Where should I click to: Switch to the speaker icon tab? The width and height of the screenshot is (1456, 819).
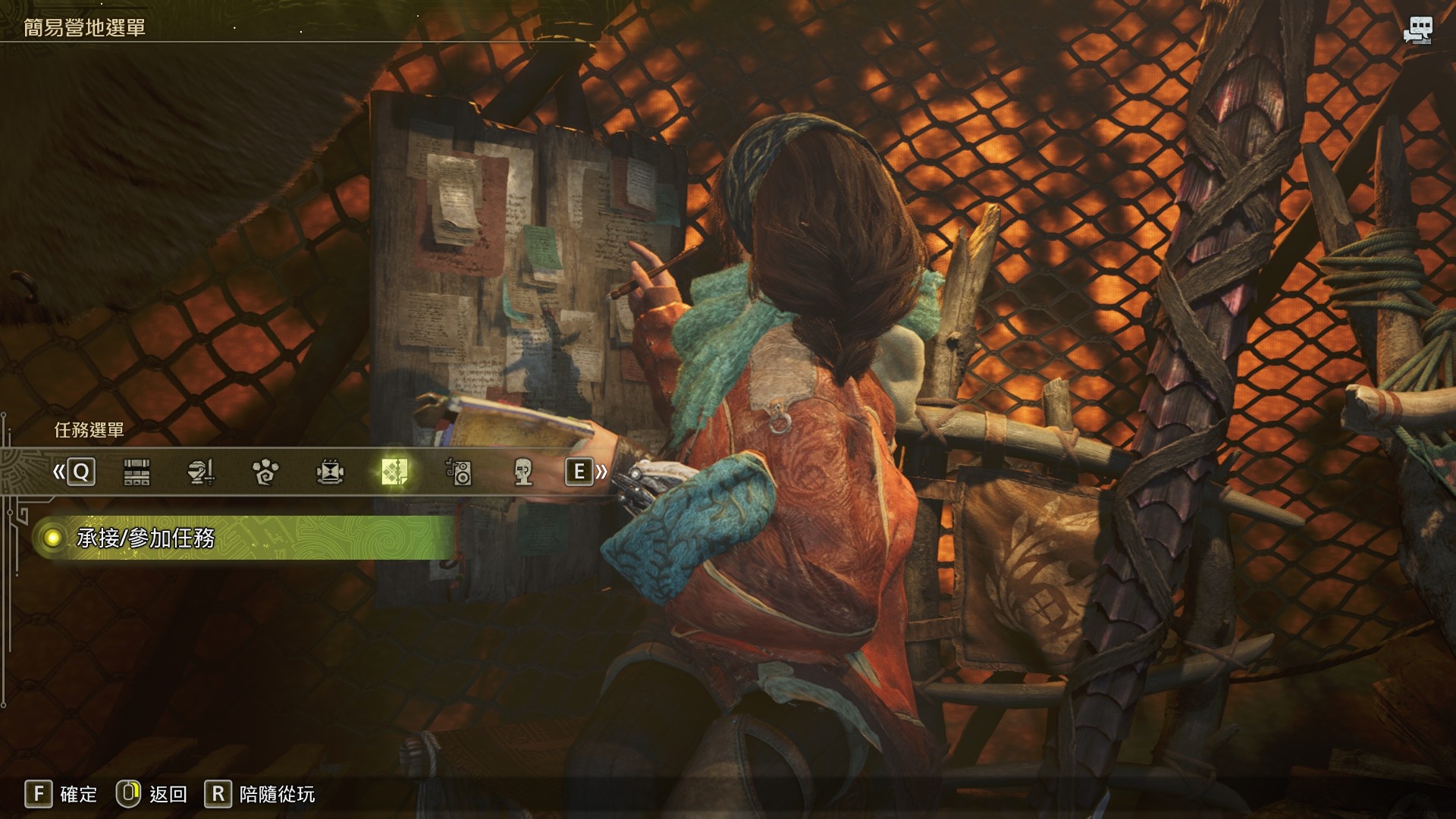coord(459,472)
